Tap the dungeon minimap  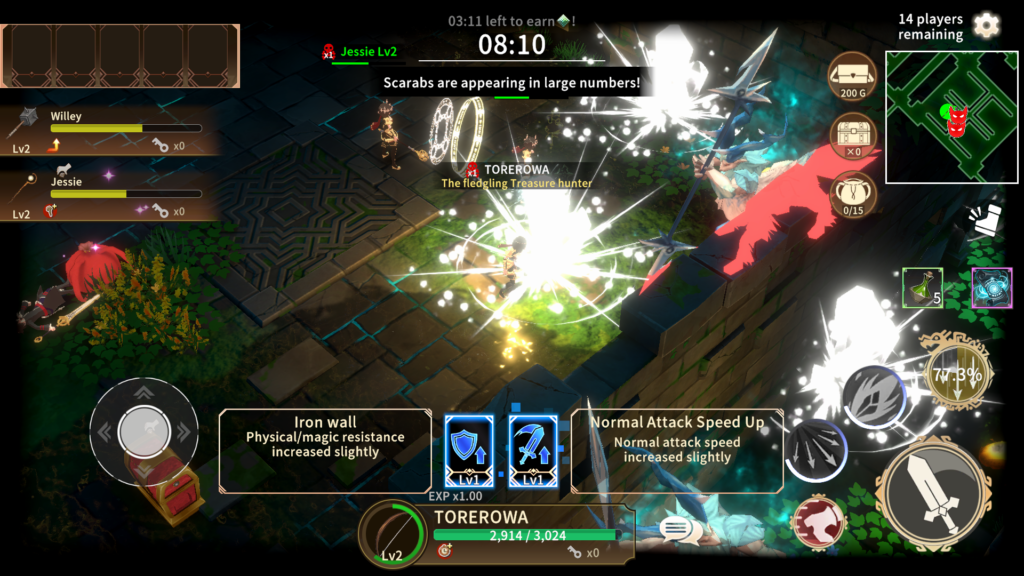(951, 117)
